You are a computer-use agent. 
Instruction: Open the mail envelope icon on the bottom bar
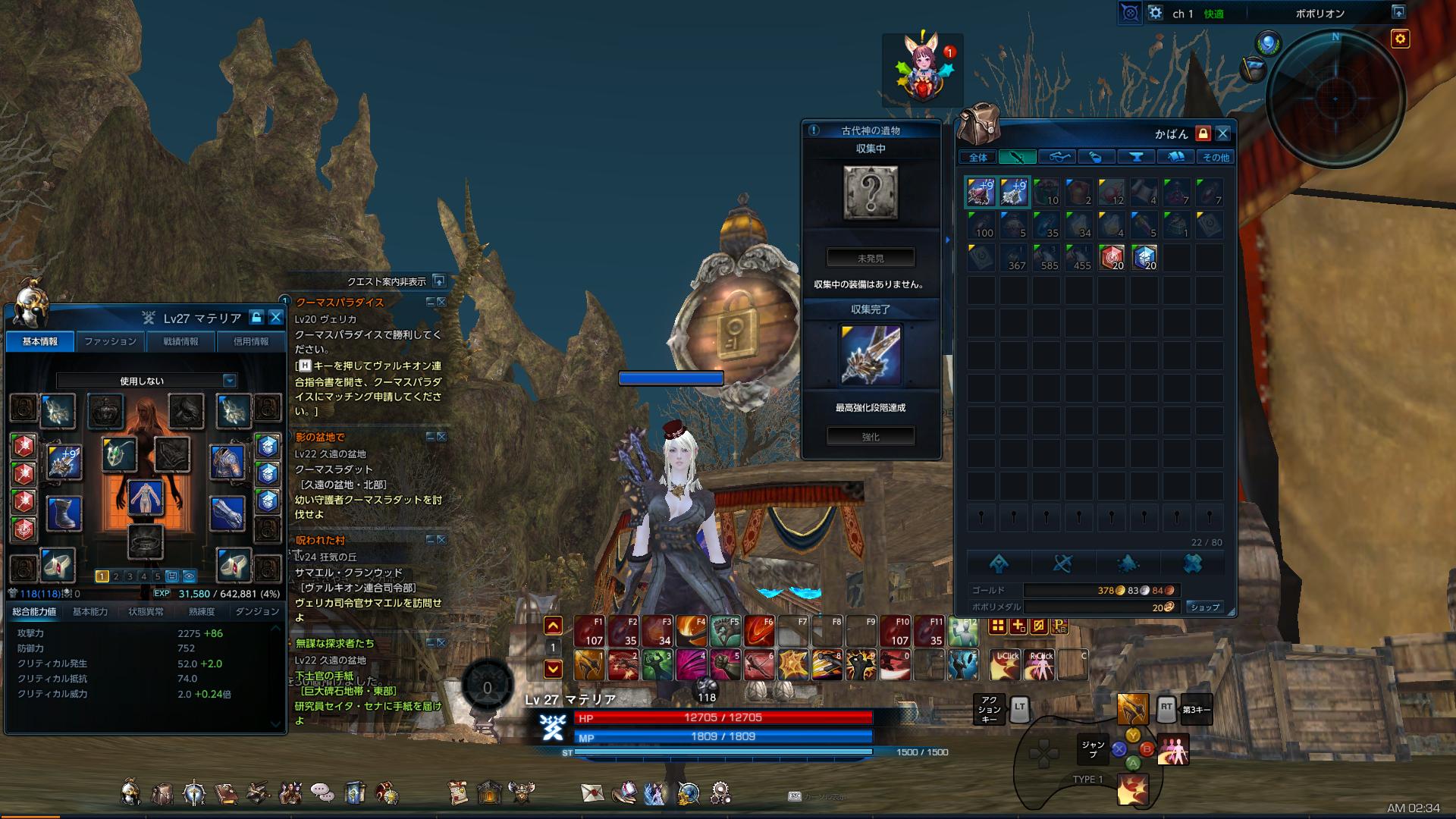592,792
